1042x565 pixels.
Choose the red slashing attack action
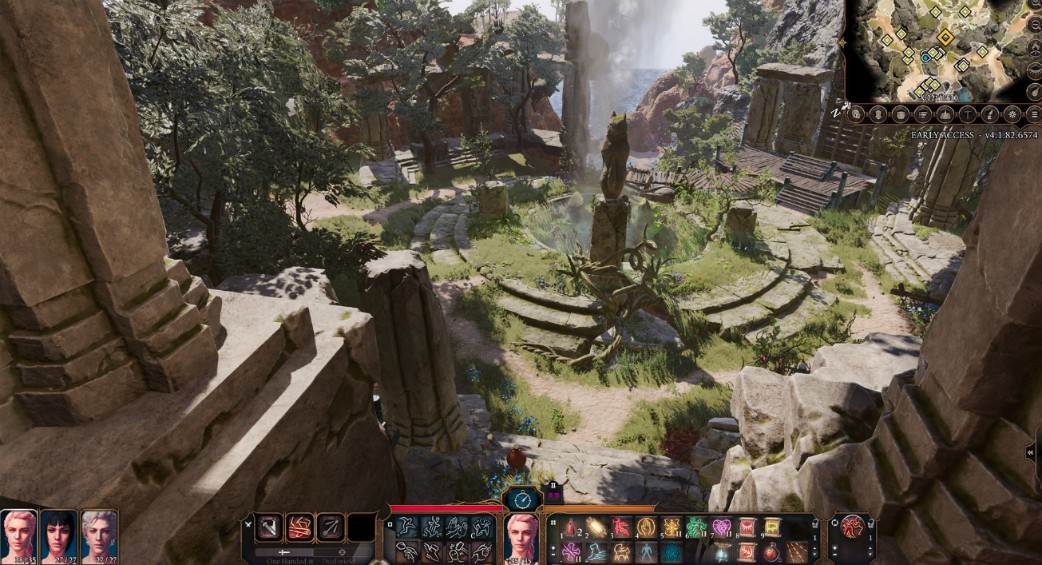point(300,527)
